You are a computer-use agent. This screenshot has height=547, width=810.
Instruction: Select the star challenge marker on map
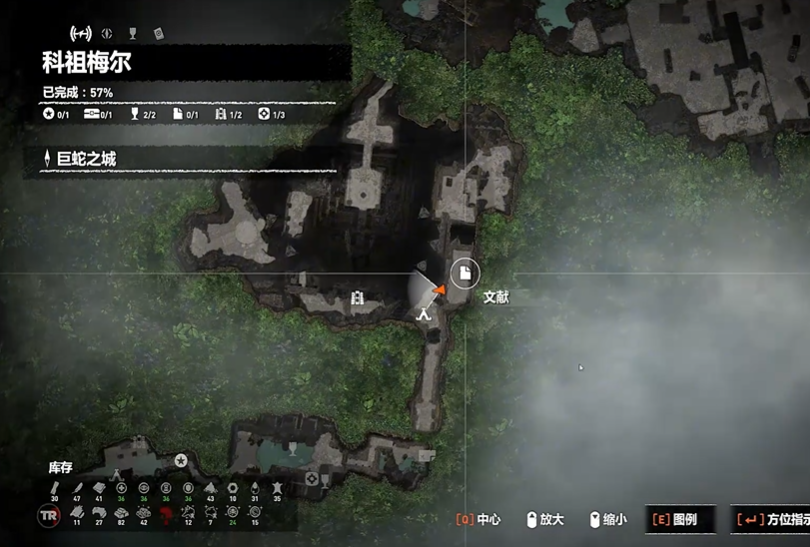click(181, 460)
